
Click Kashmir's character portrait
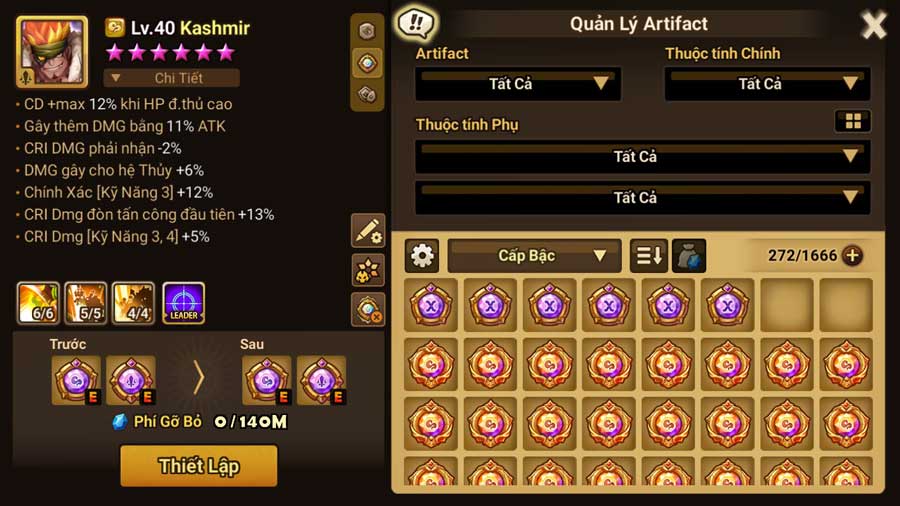point(48,52)
